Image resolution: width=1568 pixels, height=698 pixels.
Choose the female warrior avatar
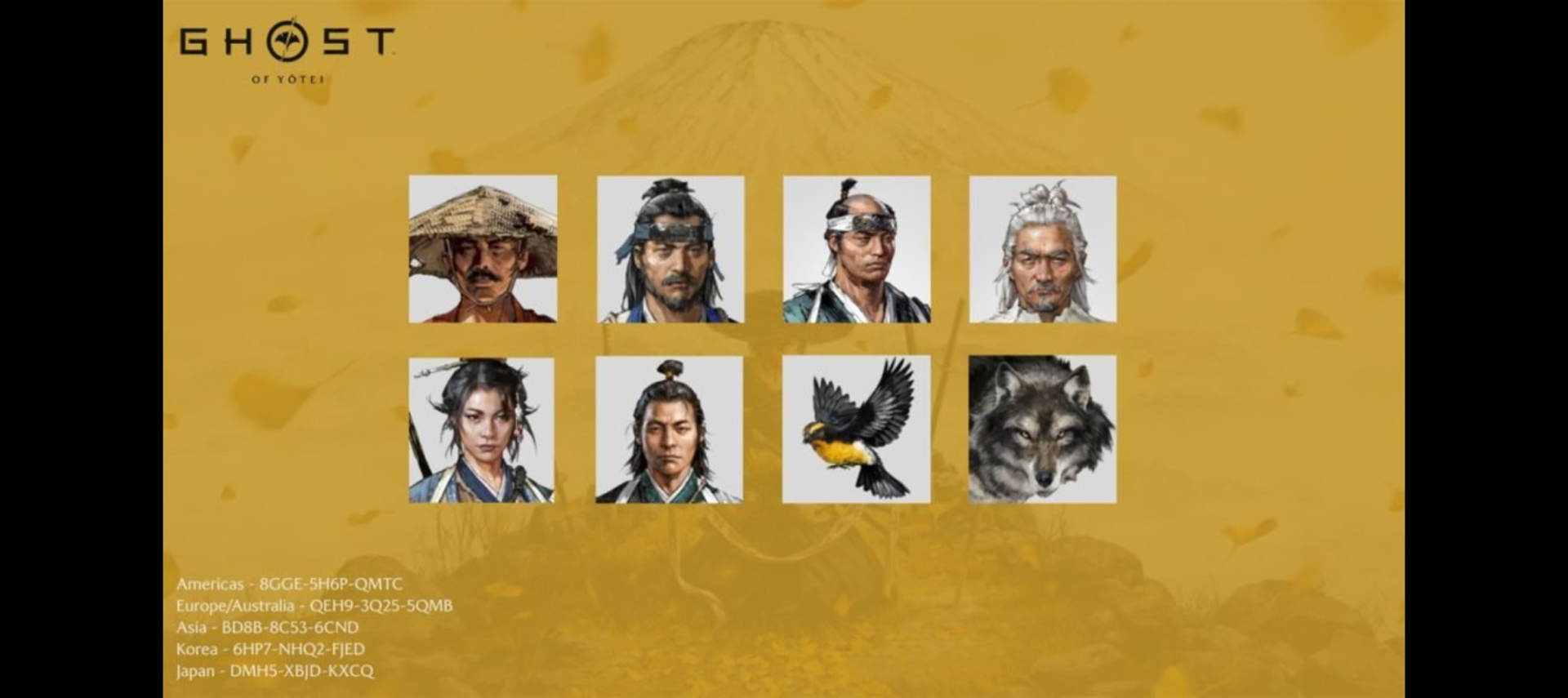pos(482,429)
